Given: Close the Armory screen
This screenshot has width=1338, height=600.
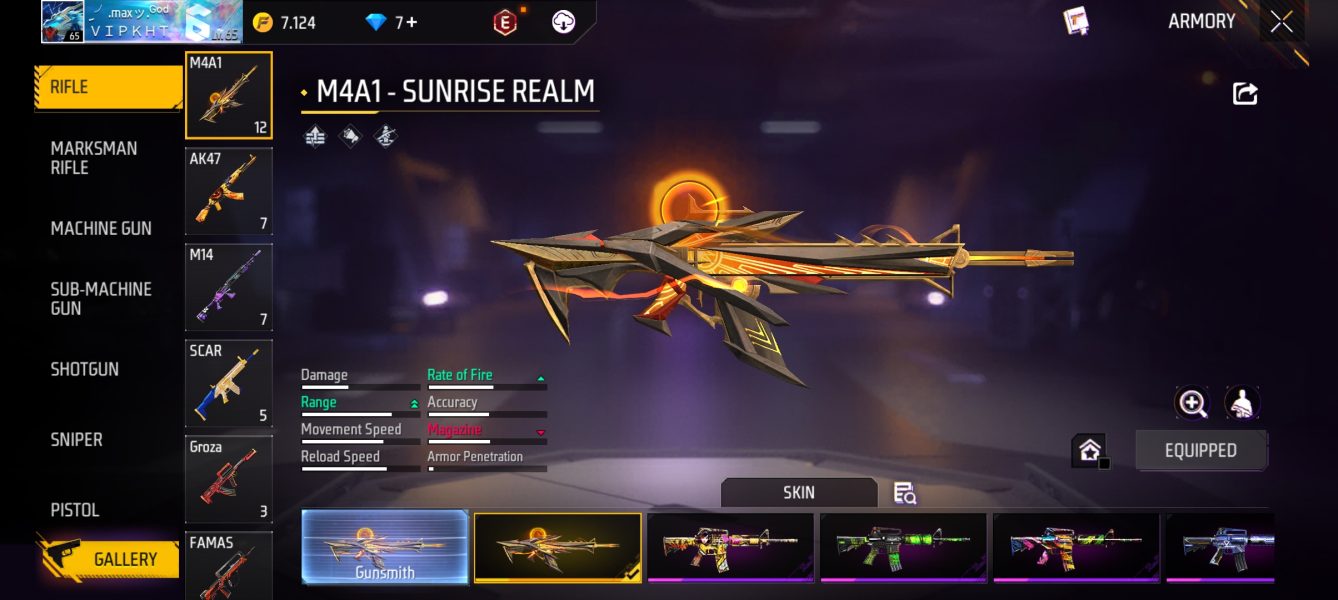Looking at the screenshot, I should [x=1281, y=22].
